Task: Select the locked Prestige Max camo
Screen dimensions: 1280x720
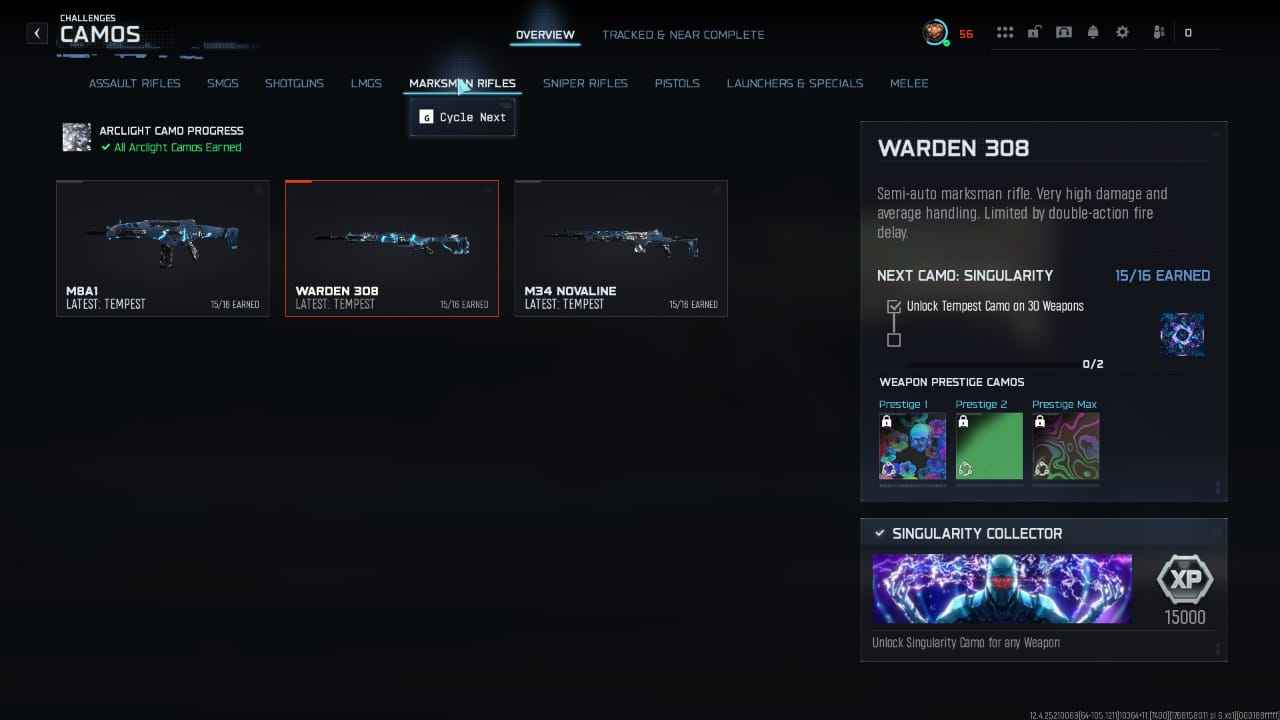Action: (x=1064, y=446)
